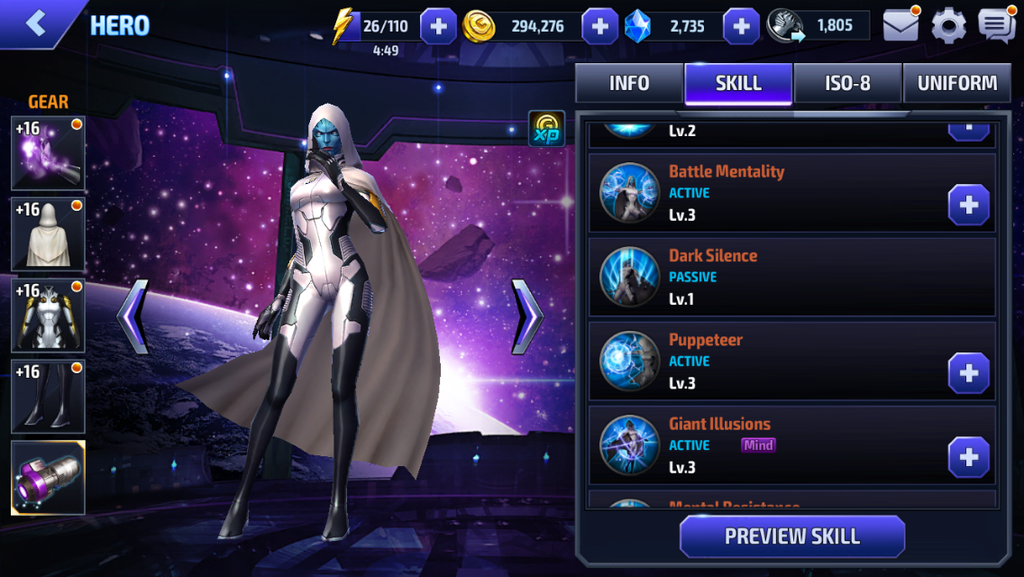Image resolution: width=1024 pixels, height=577 pixels.
Task: Open the chat window
Action: point(996,26)
